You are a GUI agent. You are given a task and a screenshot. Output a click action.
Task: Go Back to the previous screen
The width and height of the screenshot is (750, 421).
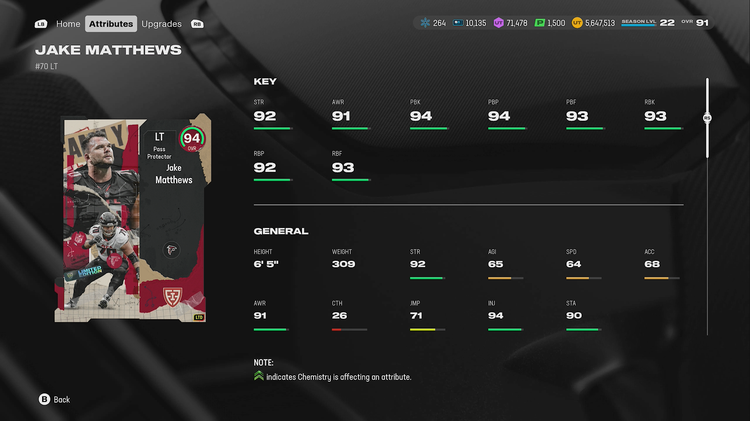[x=55, y=399]
